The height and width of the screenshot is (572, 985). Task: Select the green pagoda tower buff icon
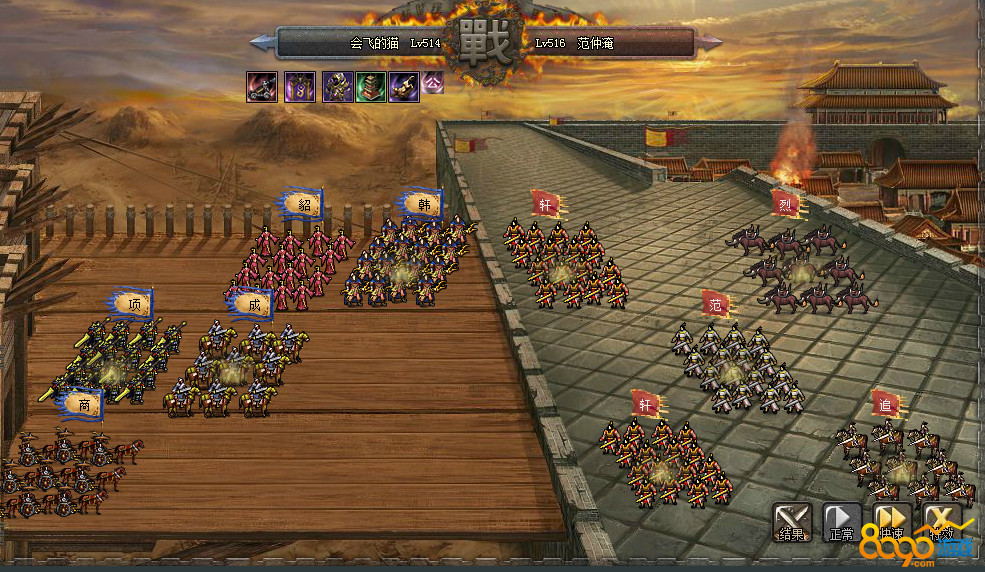[x=371, y=87]
